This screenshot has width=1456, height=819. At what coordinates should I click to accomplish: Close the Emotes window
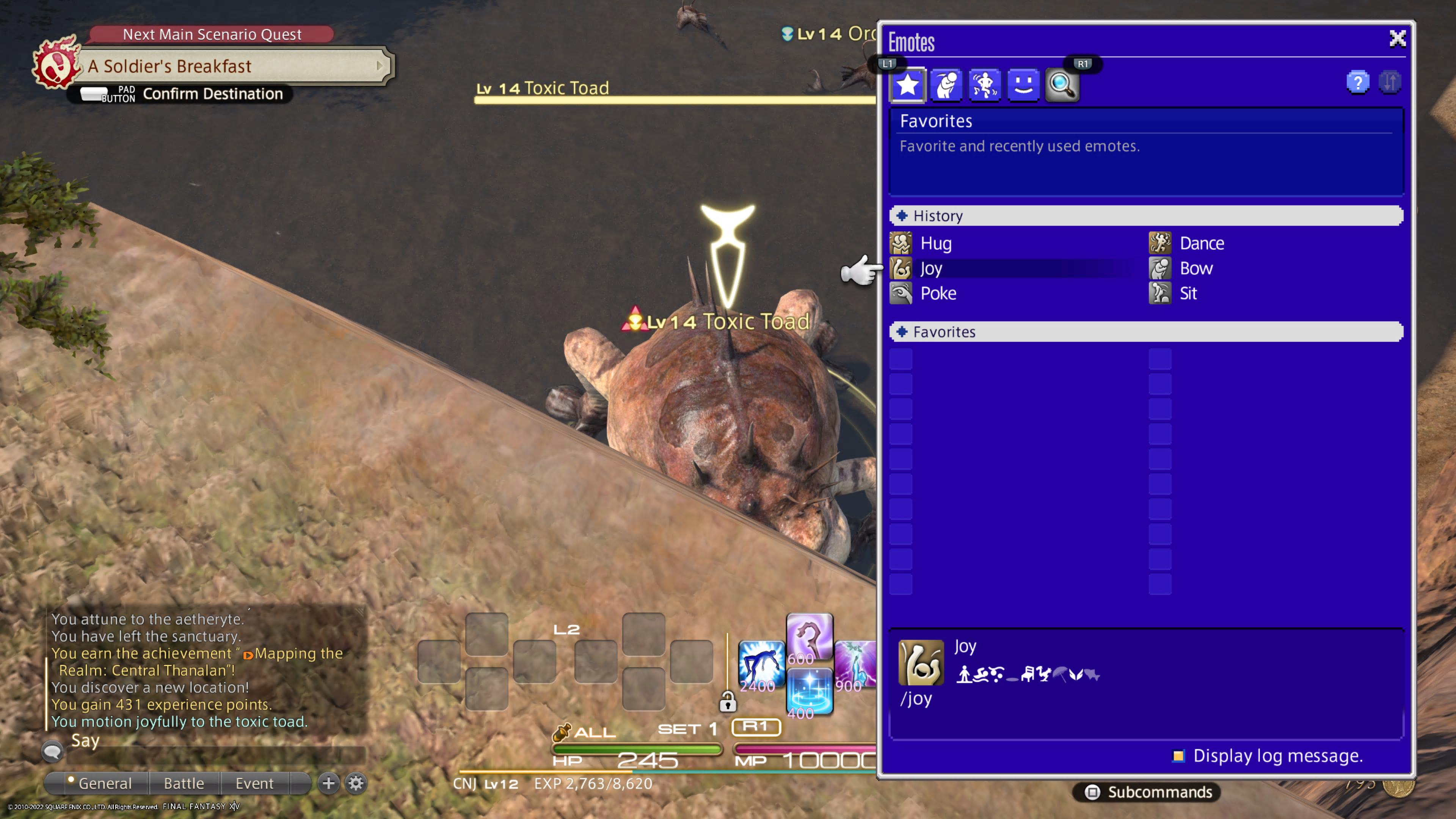(x=1397, y=39)
